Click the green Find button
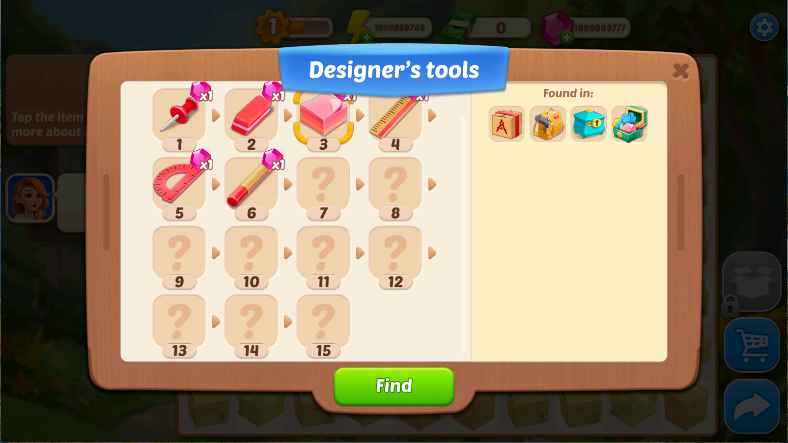Image resolution: width=788 pixels, height=443 pixels. pos(393,386)
